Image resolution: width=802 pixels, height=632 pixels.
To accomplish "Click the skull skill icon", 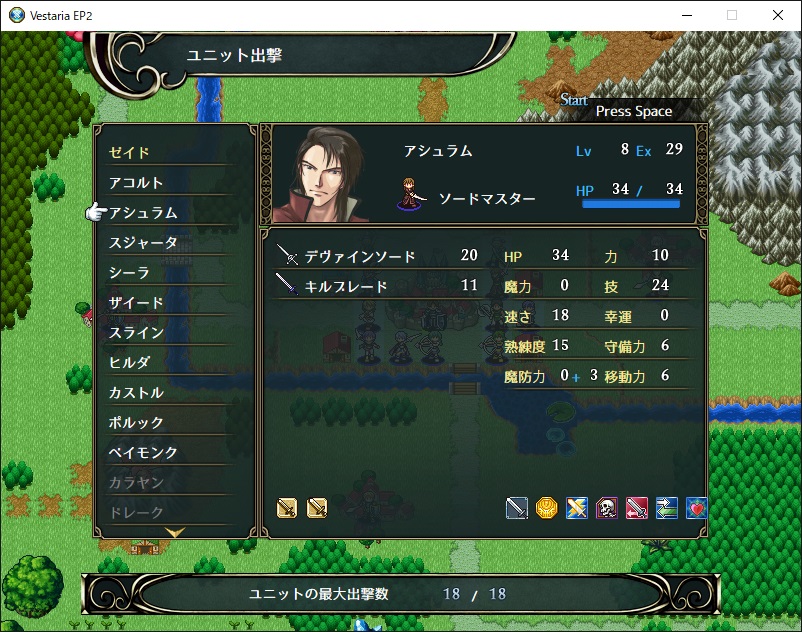I will [607, 508].
